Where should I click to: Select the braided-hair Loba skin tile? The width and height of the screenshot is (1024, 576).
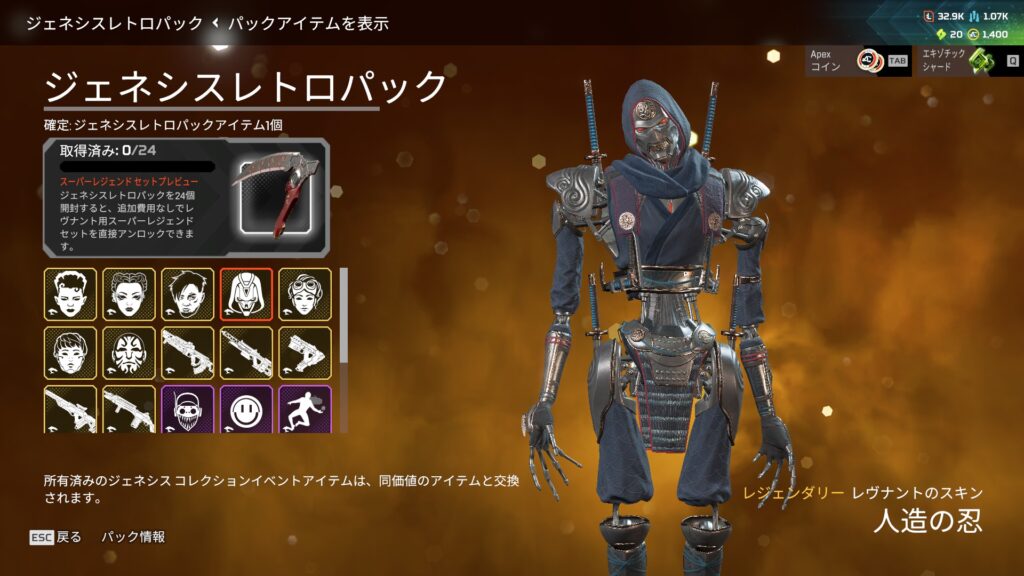[129, 294]
